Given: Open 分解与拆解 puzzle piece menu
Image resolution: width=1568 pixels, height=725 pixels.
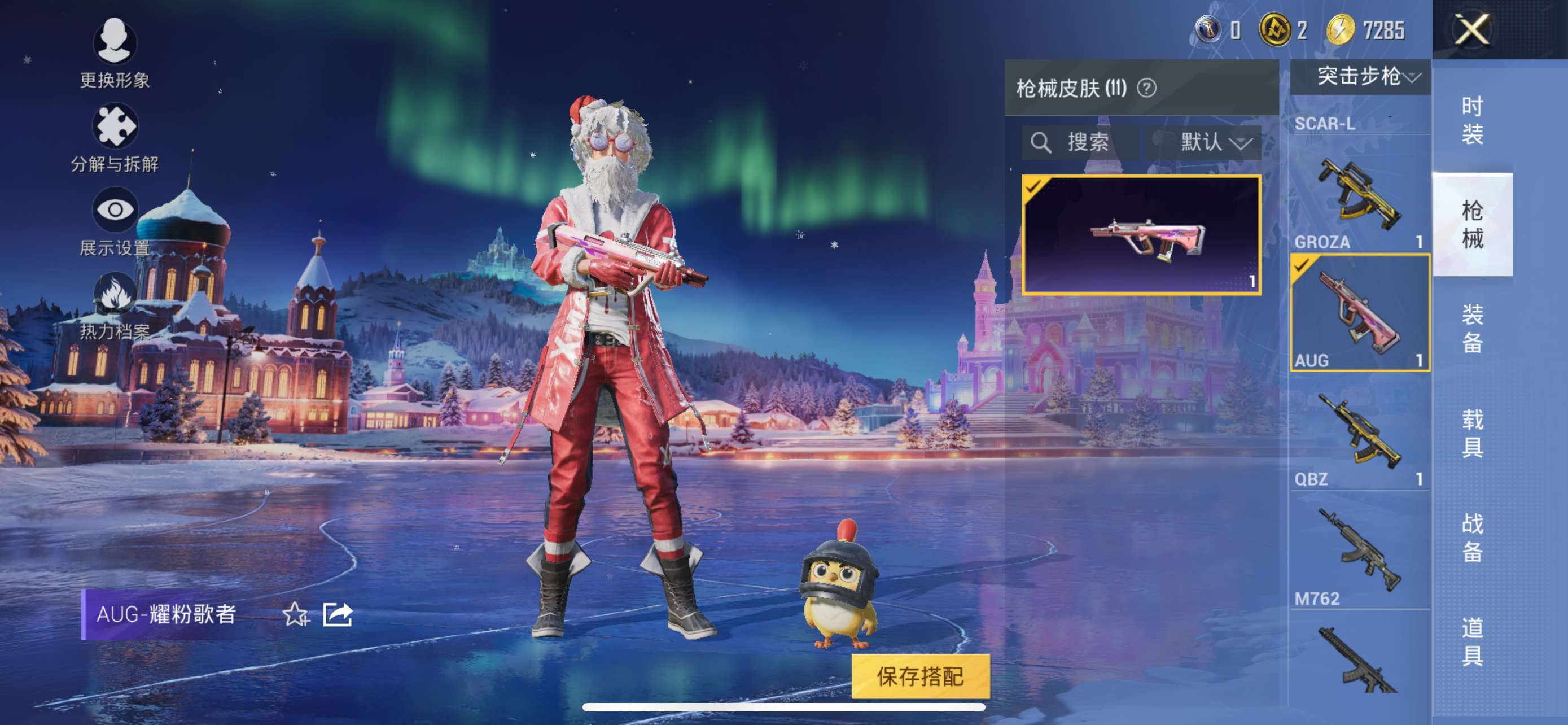Looking at the screenshot, I should (x=115, y=138).
